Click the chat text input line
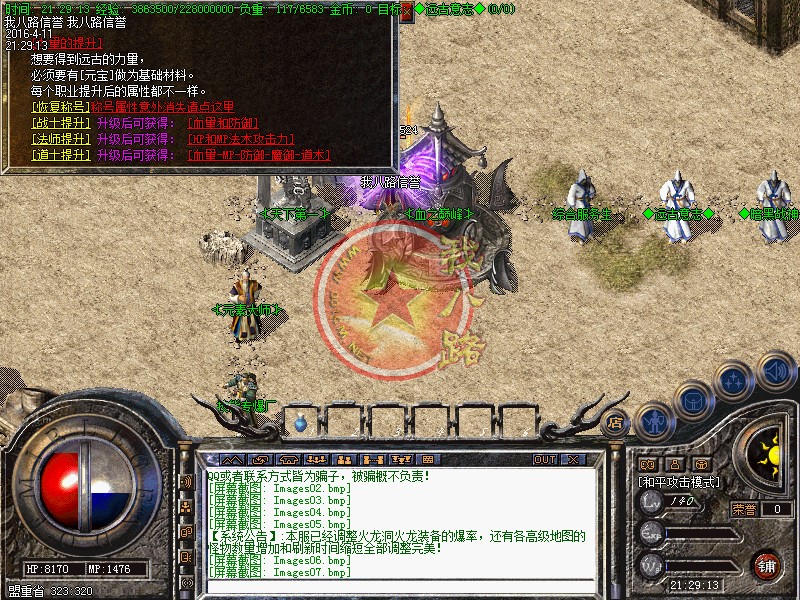 click(400, 585)
